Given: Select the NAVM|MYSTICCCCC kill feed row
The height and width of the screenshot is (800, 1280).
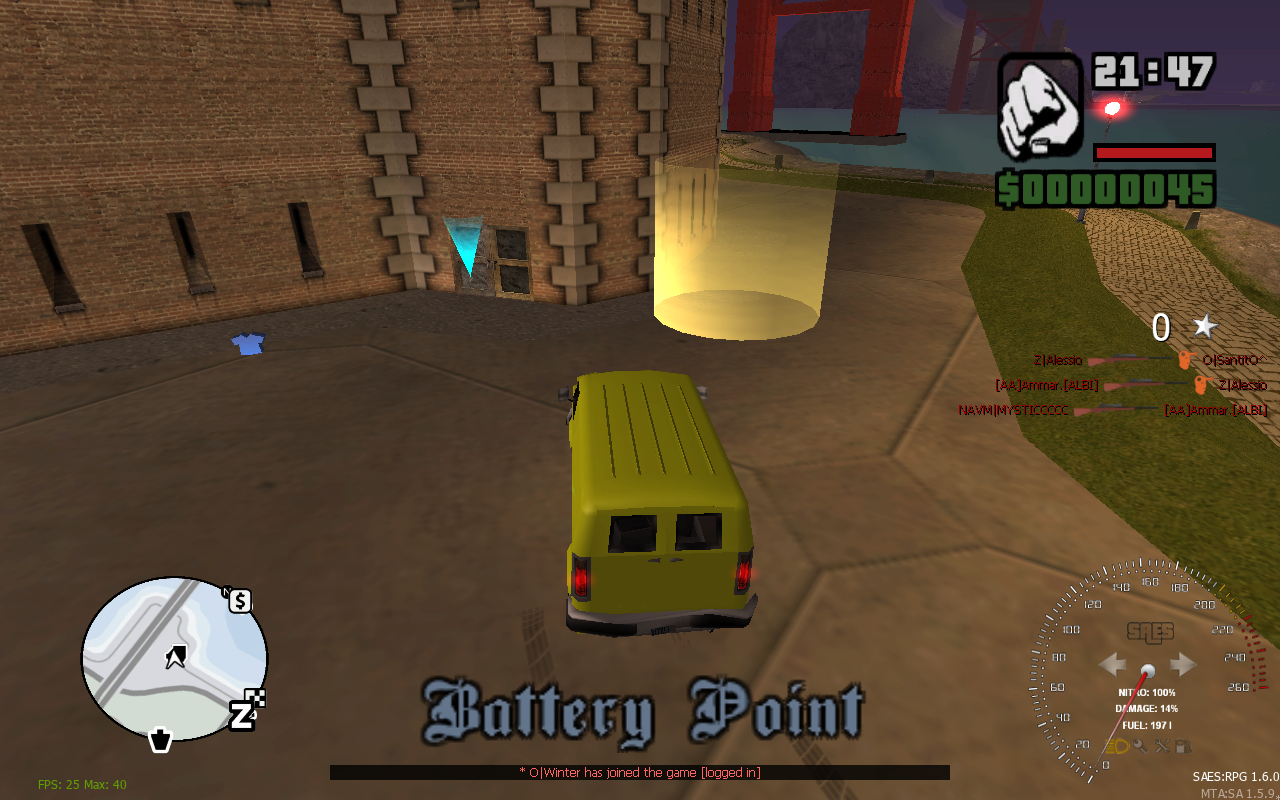Looking at the screenshot, I should pos(1112,410).
